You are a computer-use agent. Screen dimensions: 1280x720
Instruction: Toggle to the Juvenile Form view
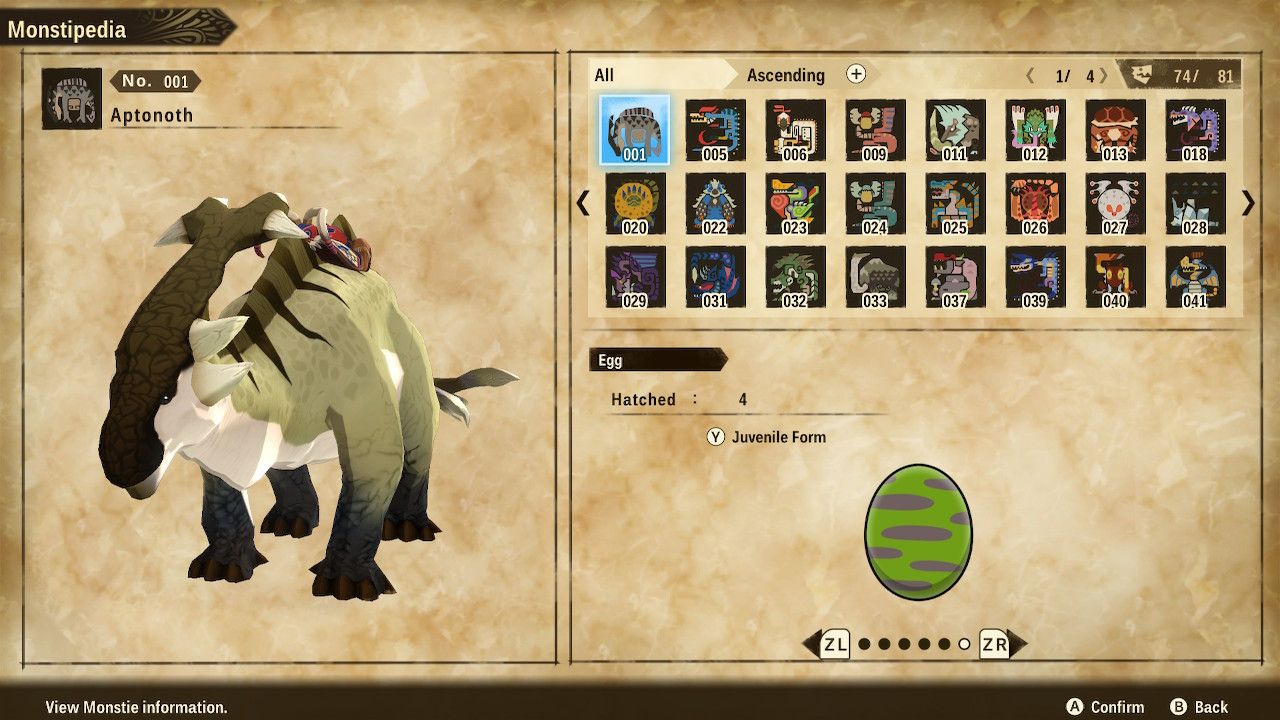coord(767,437)
